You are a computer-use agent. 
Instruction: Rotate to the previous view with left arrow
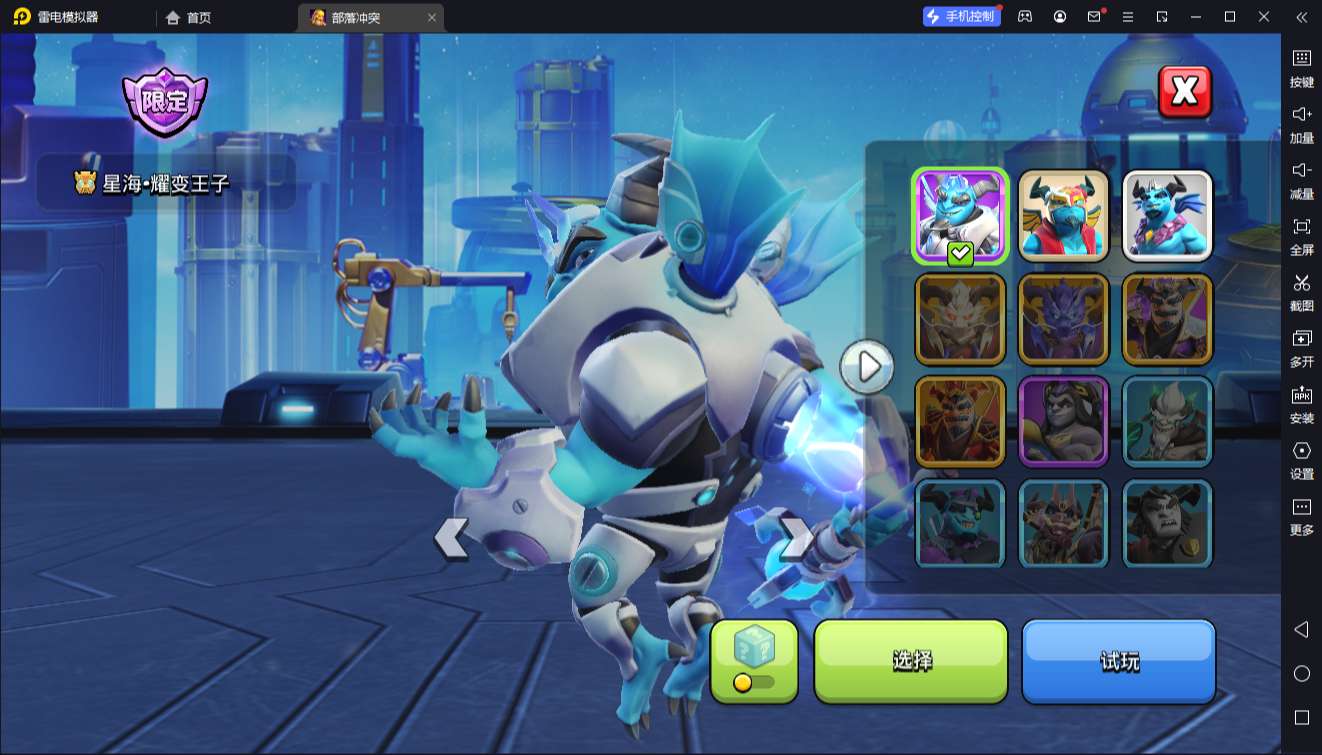point(451,538)
